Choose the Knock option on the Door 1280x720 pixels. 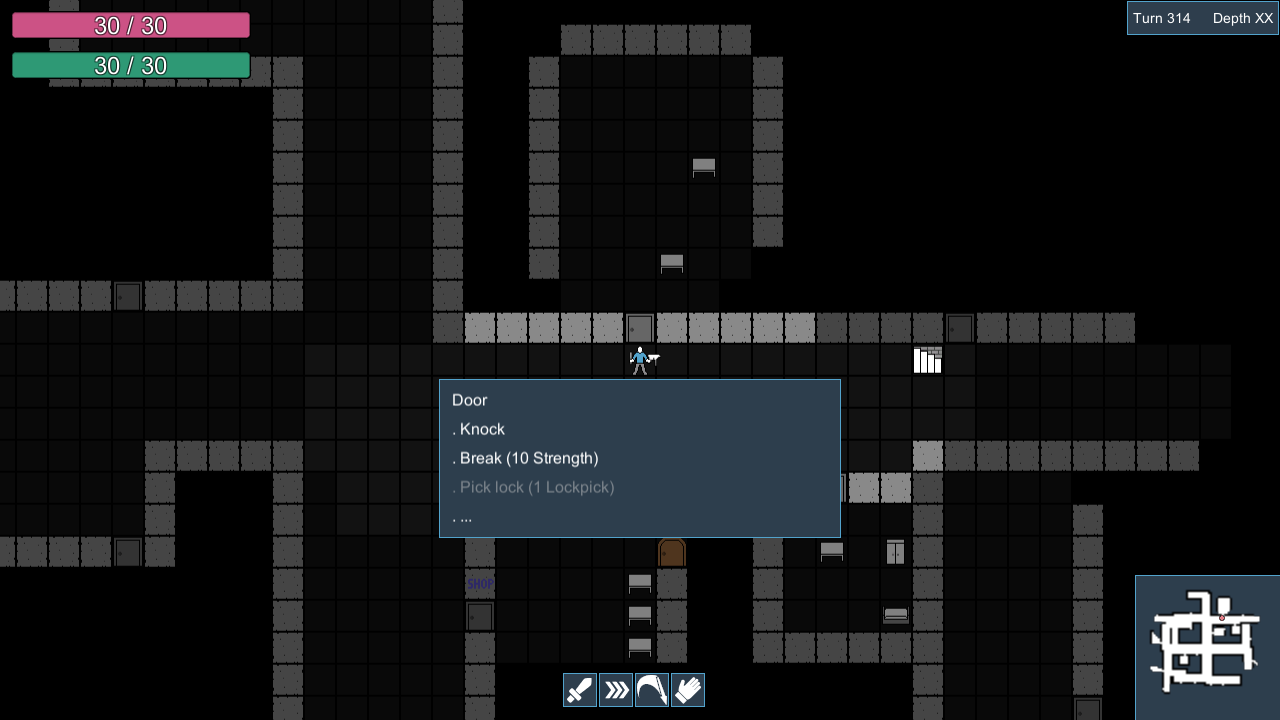[481, 428]
